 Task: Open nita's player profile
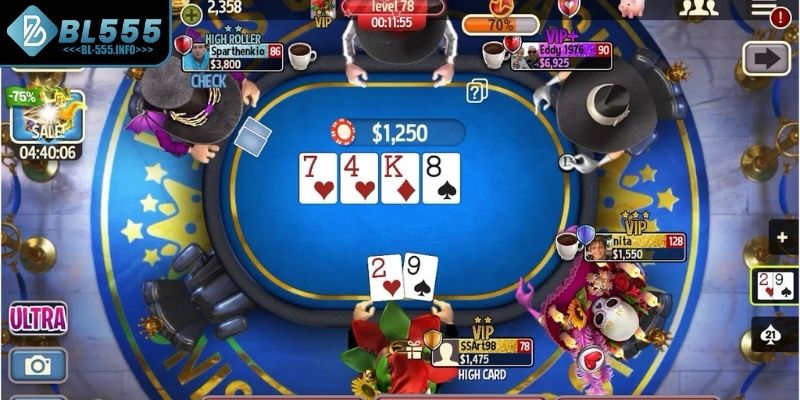pos(632,247)
